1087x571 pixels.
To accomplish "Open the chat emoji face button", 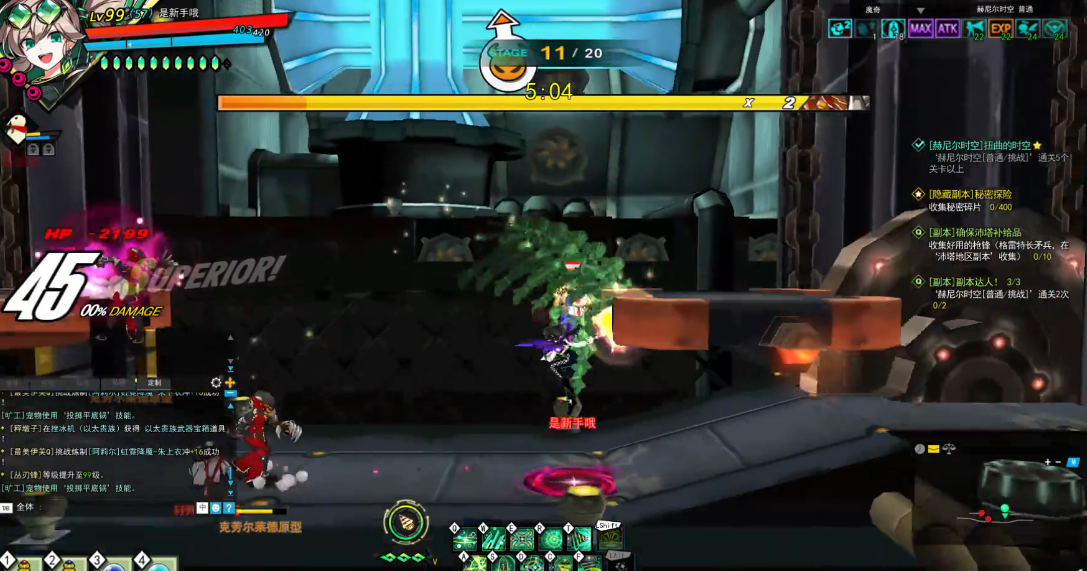I will (216, 508).
